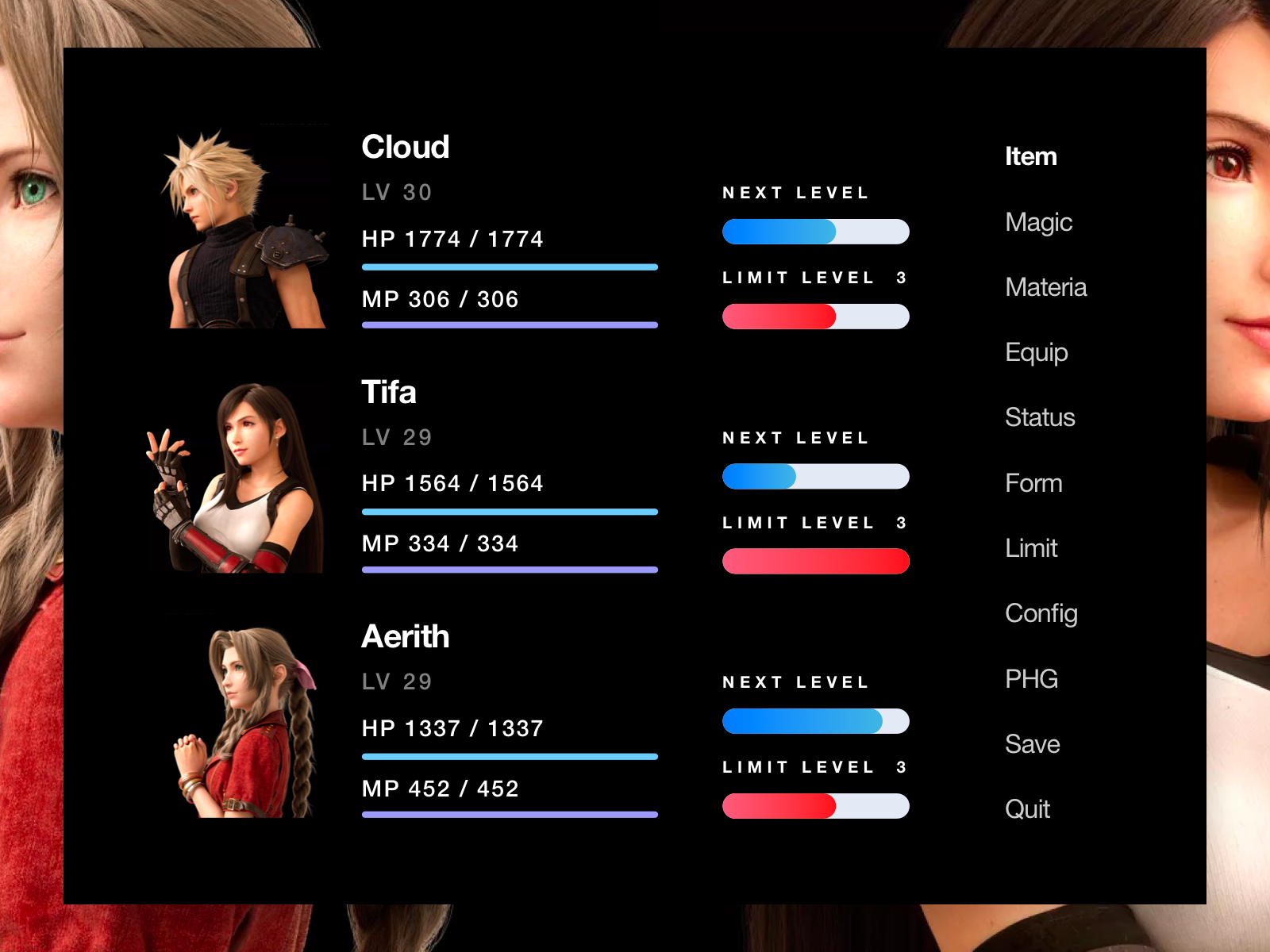The height and width of the screenshot is (952, 1270).
Task: Select the Quit option
Action: coord(1028,809)
